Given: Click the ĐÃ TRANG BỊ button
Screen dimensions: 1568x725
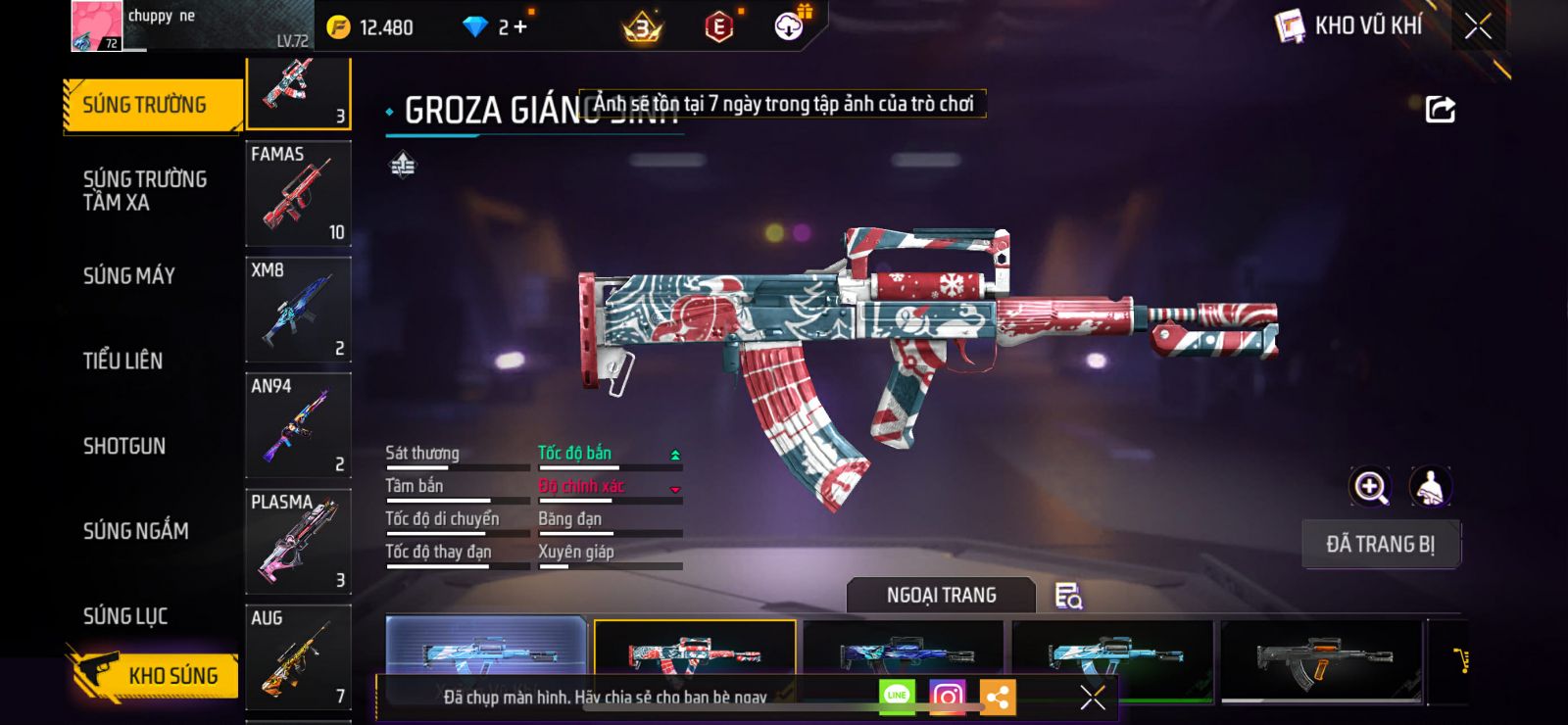Looking at the screenshot, I should pos(1380,545).
